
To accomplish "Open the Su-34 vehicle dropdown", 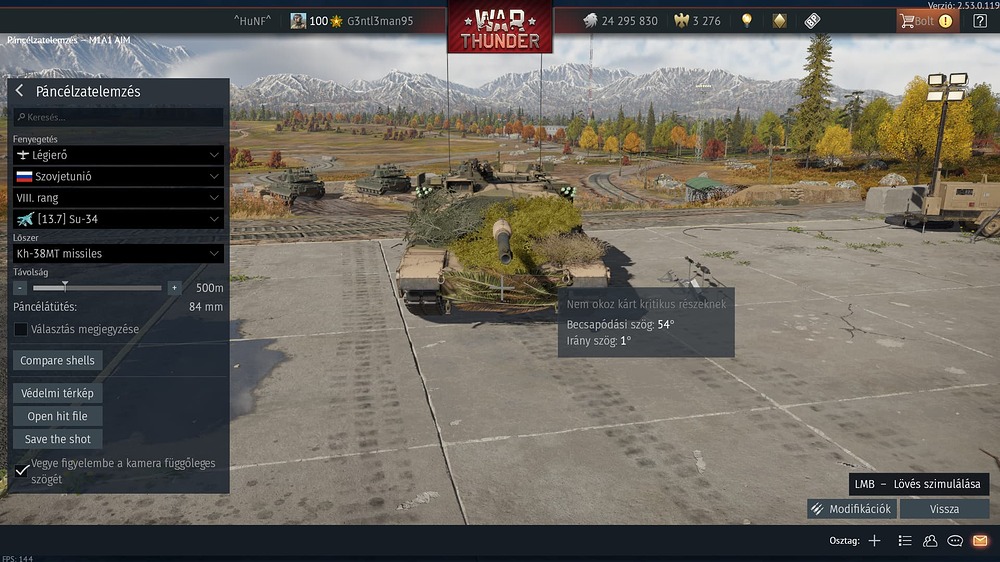I will pyautogui.click(x=118, y=219).
